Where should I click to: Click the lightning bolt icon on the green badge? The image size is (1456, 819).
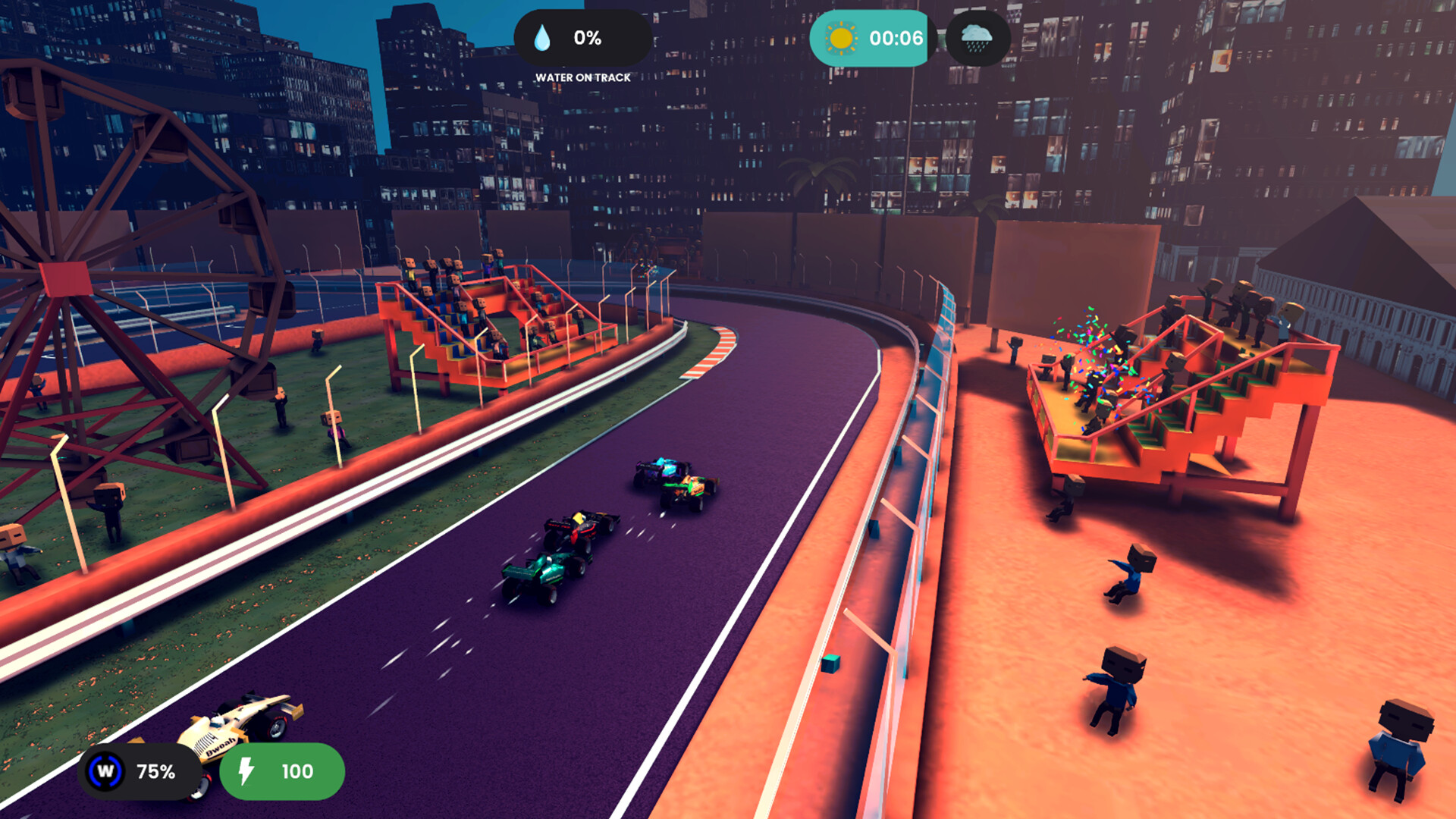coord(246,773)
